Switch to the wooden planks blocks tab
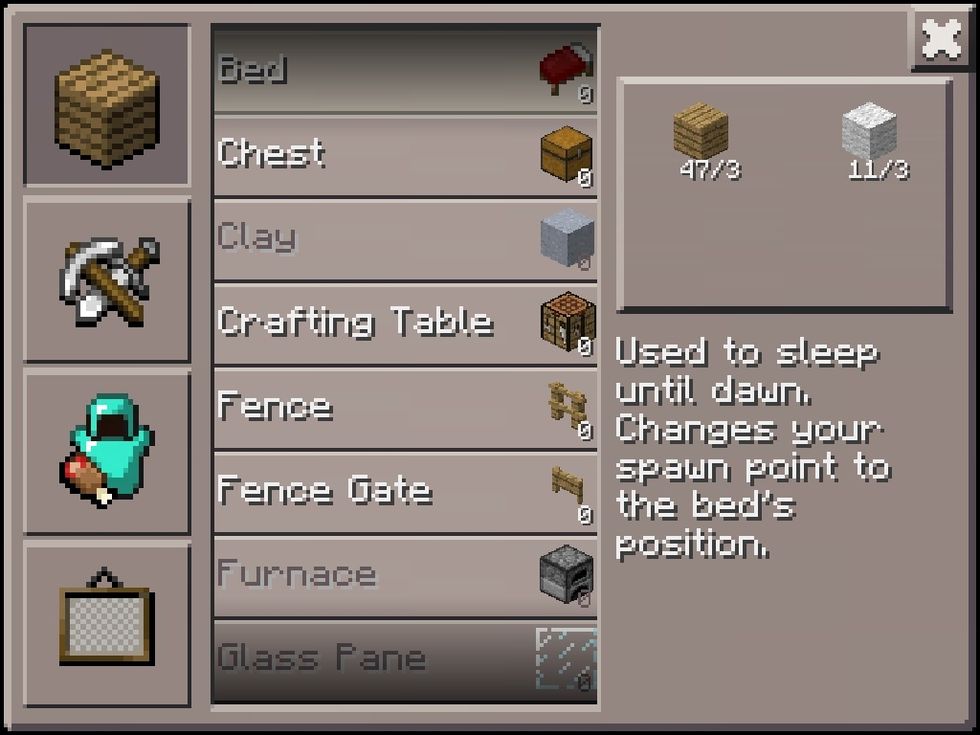Image resolution: width=980 pixels, height=735 pixels. tap(106, 104)
